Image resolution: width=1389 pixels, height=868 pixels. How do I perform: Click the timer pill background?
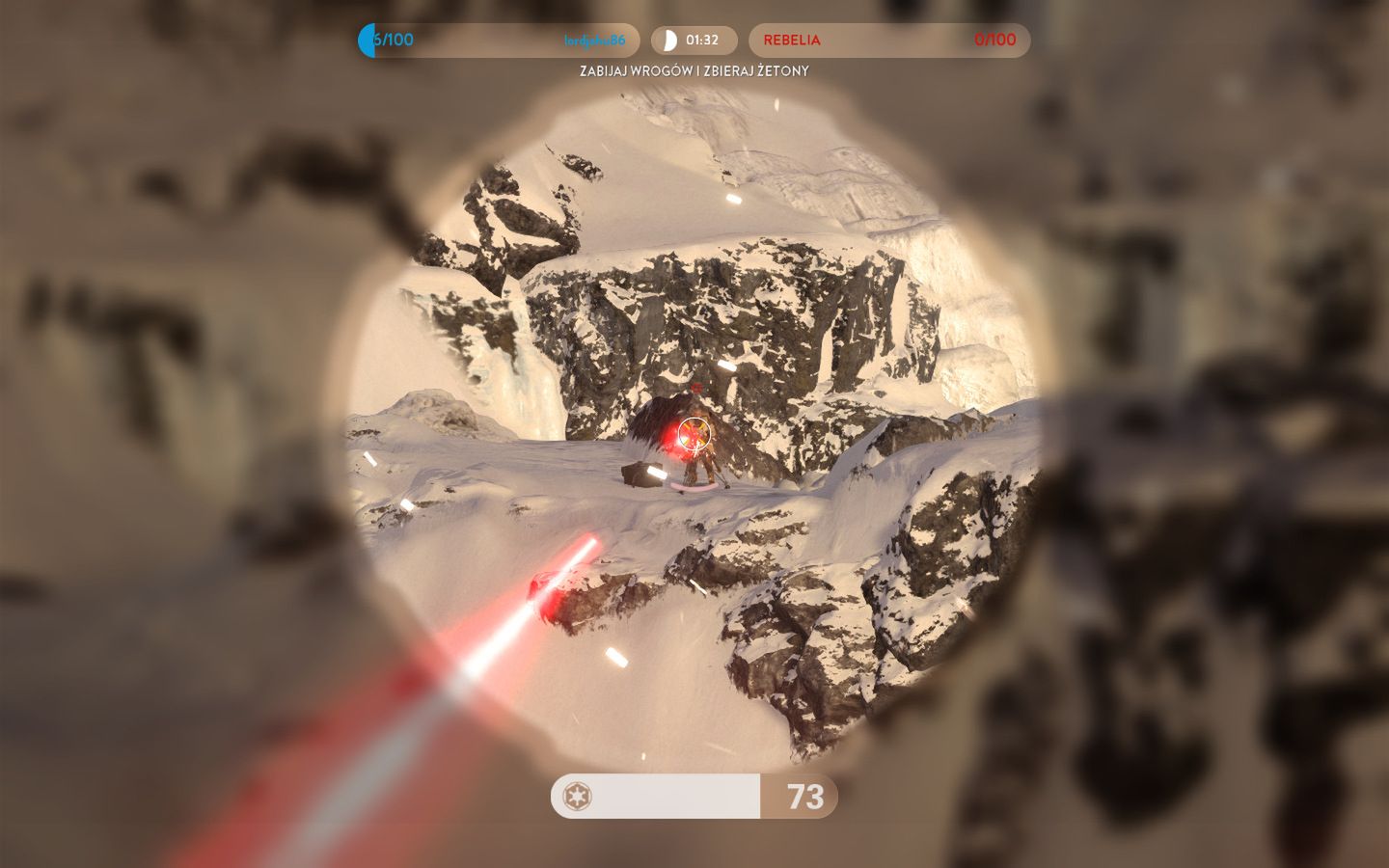pos(694,41)
